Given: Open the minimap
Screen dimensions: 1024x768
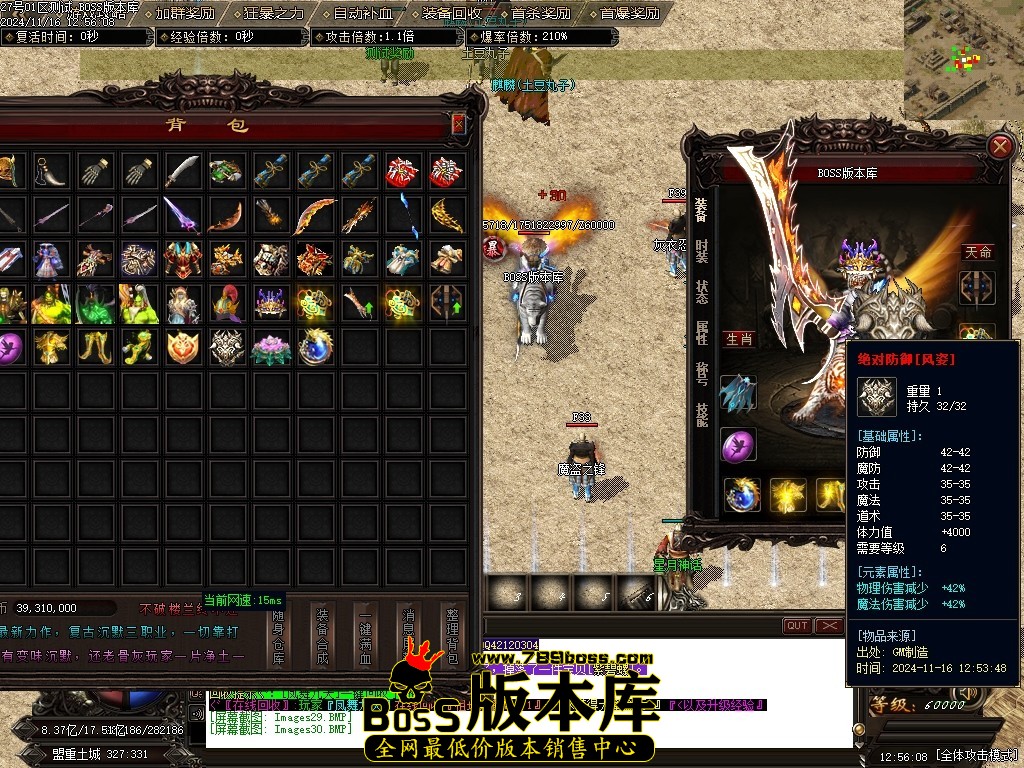Looking at the screenshot, I should 963,50.
